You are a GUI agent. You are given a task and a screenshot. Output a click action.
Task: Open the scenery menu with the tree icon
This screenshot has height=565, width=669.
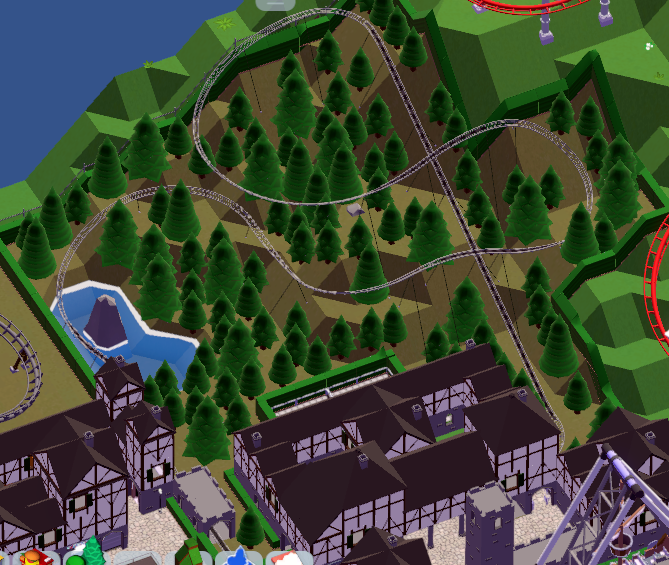[92, 553]
